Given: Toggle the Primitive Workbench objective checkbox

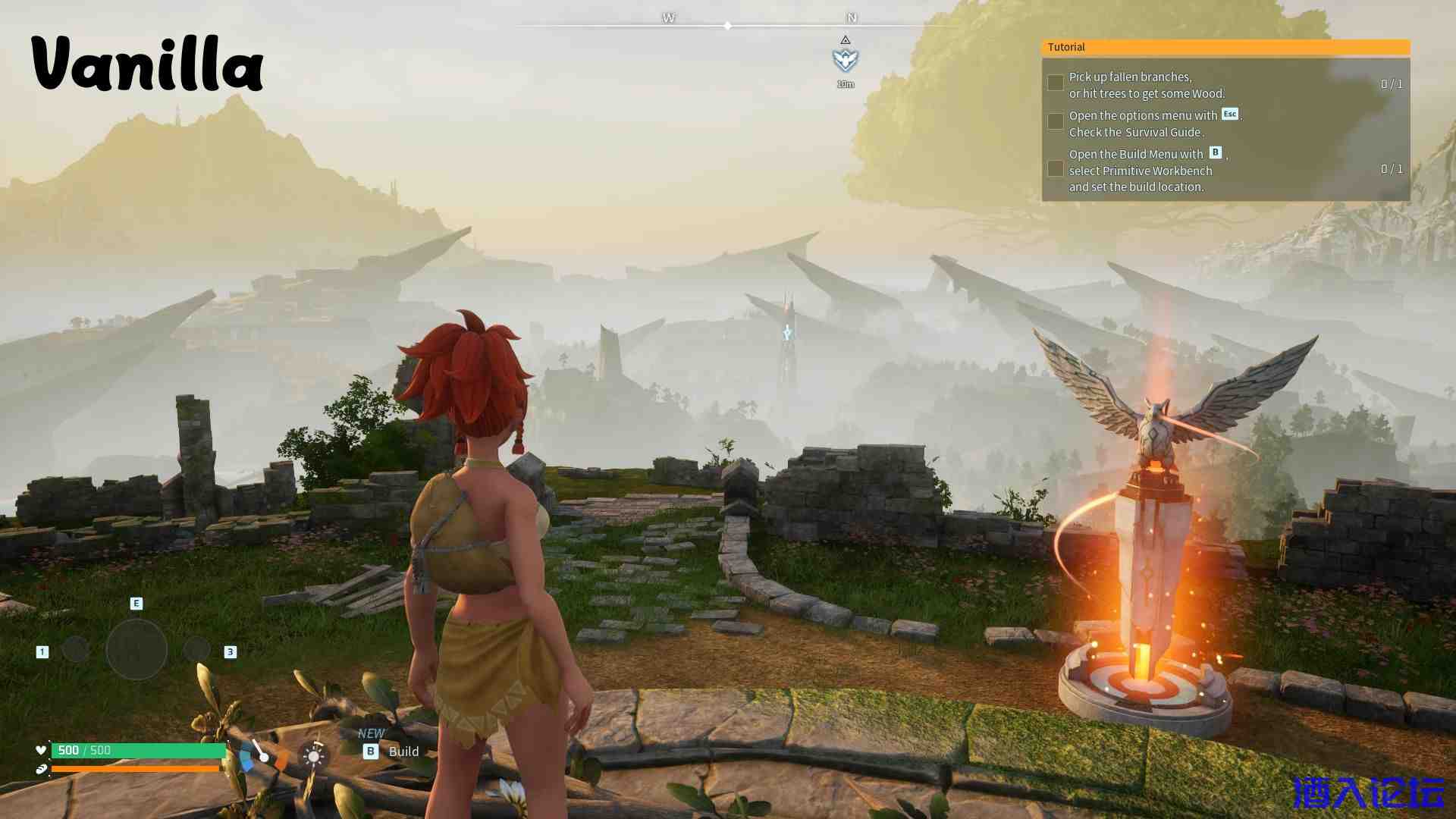Looking at the screenshot, I should pyautogui.click(x=1055, y=169).
